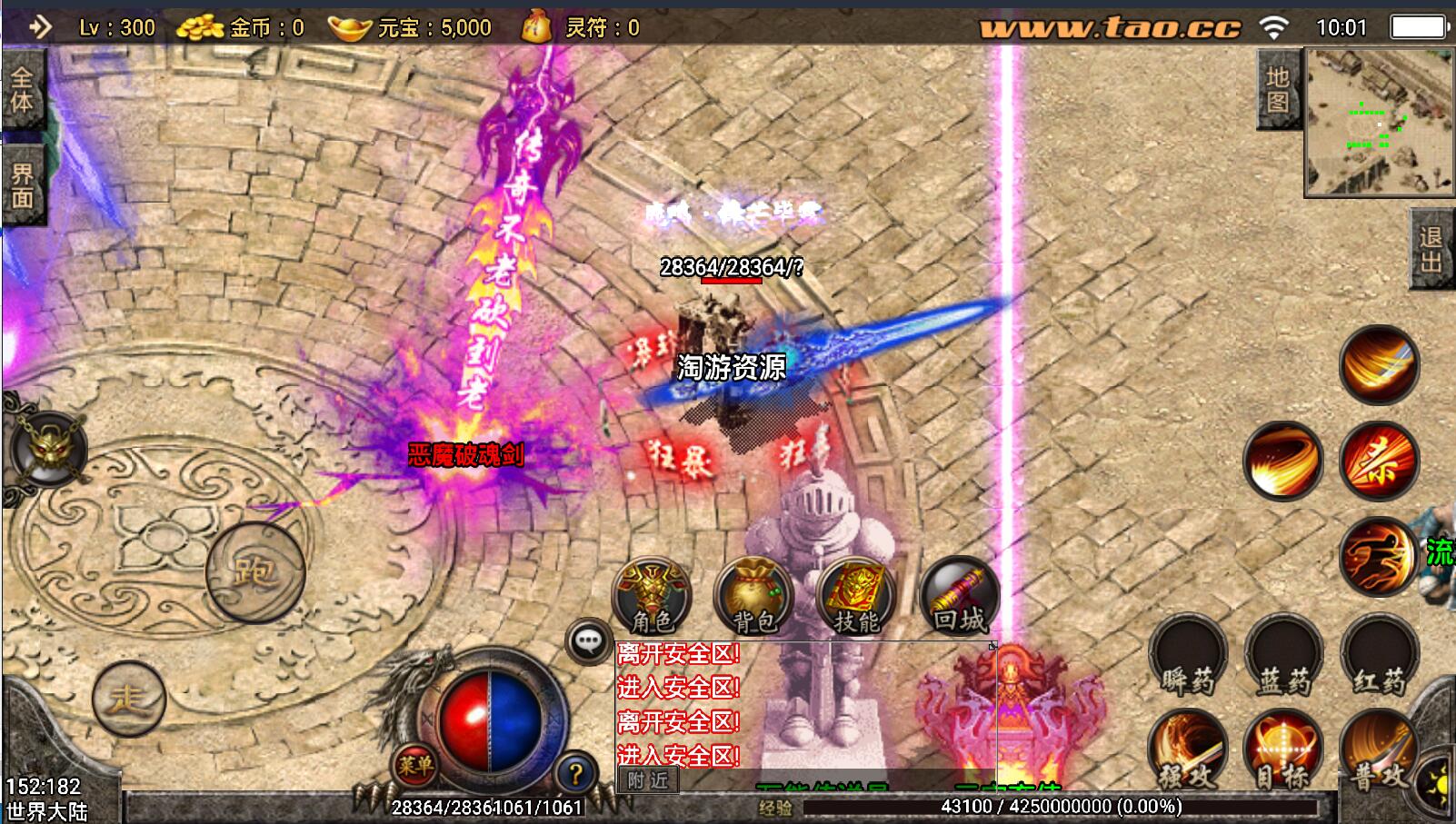Open the 技能 skills book
Viewport: 1456px width, 824px height.
tap(856, 597)
